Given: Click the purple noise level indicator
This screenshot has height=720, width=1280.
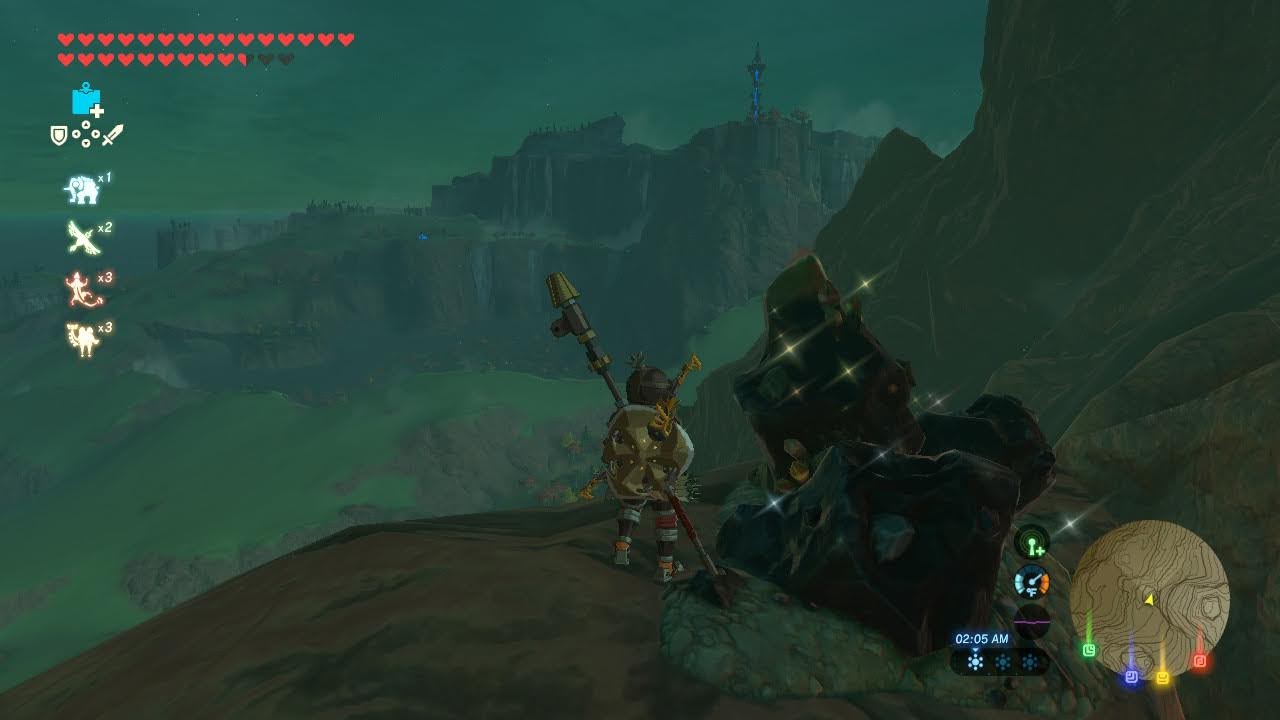Looking at the screenshot, I should pos(1031,621).
